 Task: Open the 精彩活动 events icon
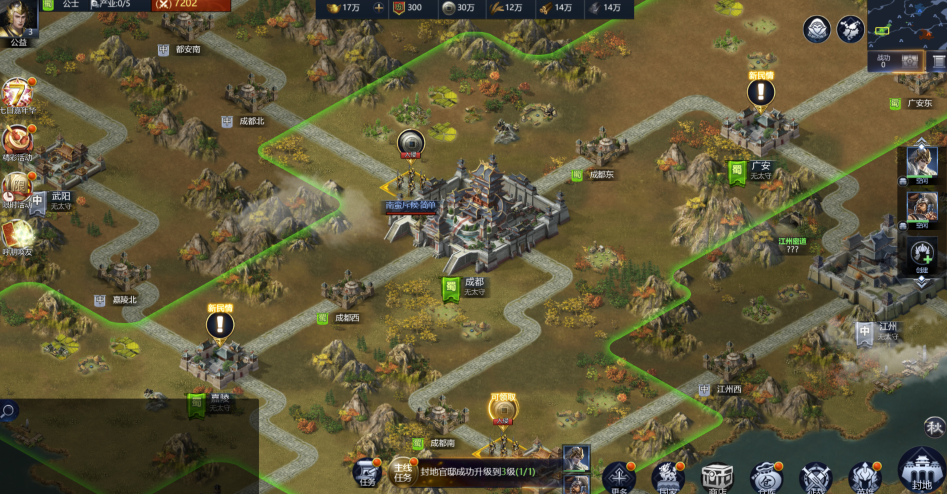[x=17, y=141]
